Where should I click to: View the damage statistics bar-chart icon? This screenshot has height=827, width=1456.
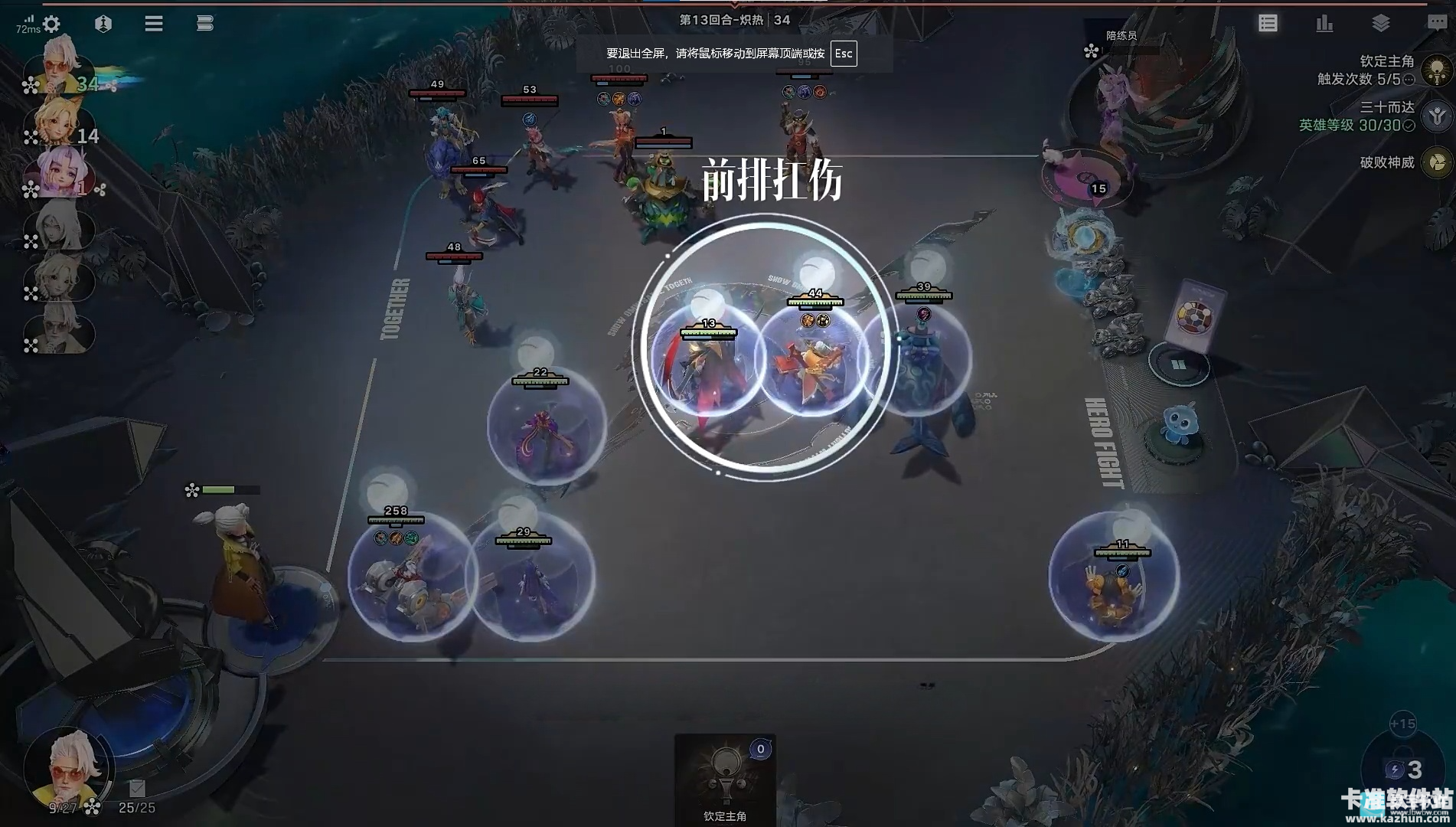point(1324,24)
